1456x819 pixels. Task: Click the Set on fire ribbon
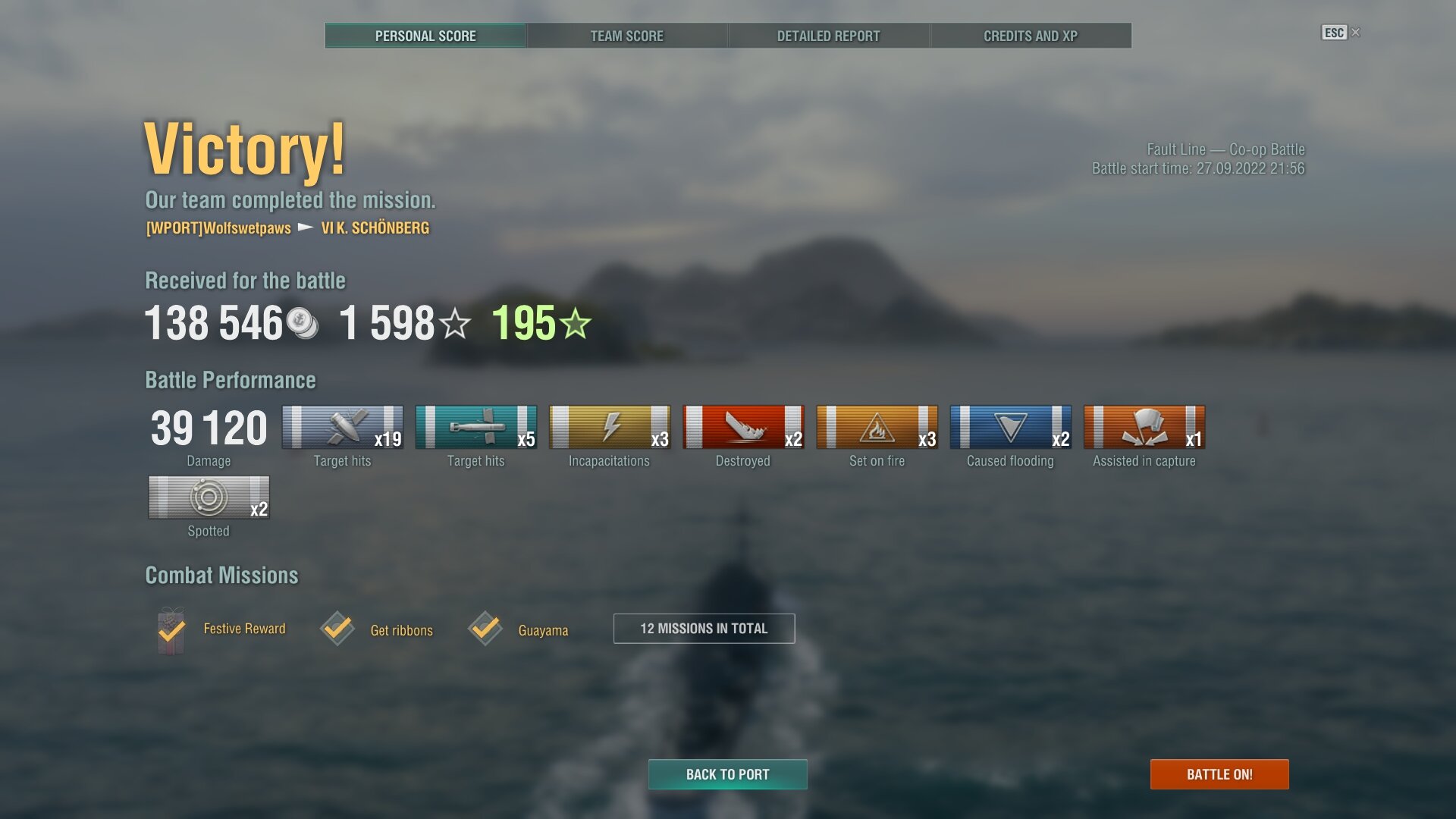coord(877,428)
